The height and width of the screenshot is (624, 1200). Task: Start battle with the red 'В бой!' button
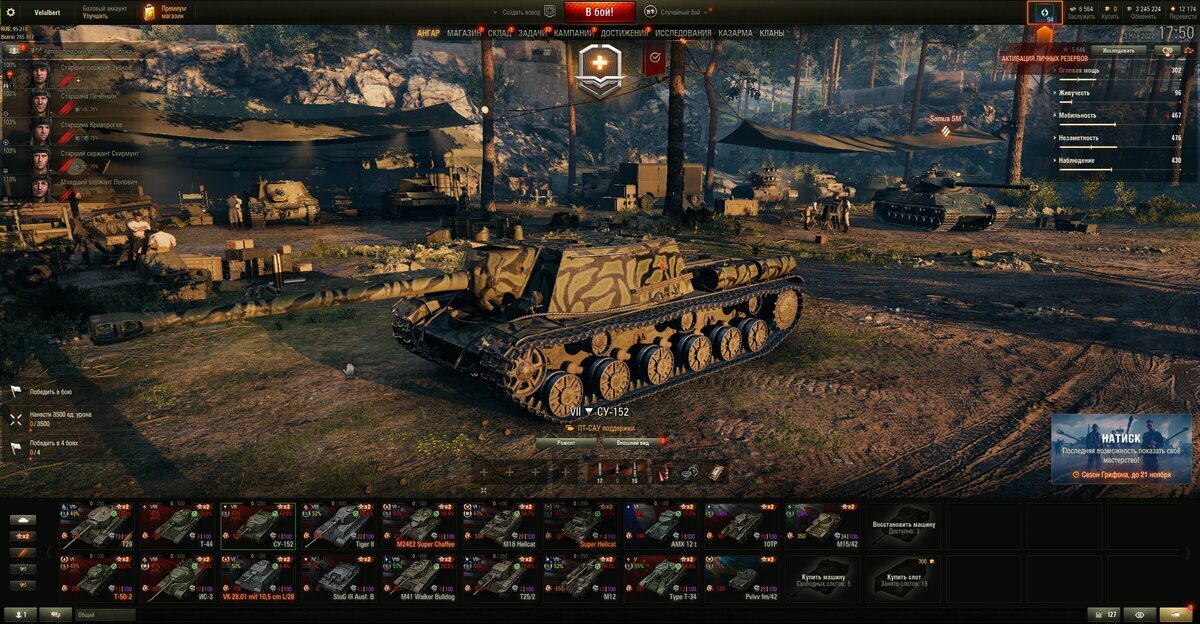[600, 12]
